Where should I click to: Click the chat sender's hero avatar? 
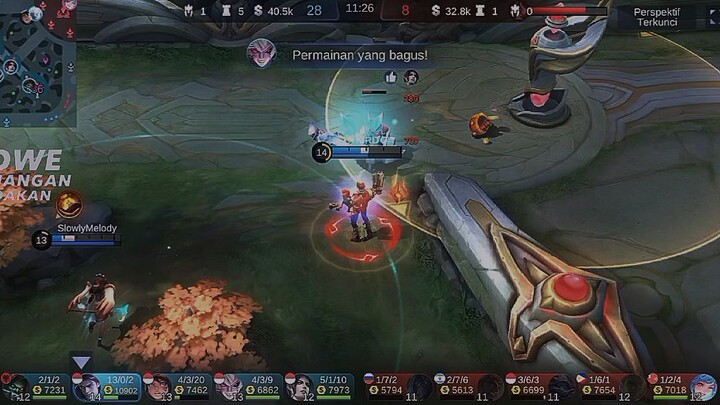pyautogui.click(x=262, y=53)
